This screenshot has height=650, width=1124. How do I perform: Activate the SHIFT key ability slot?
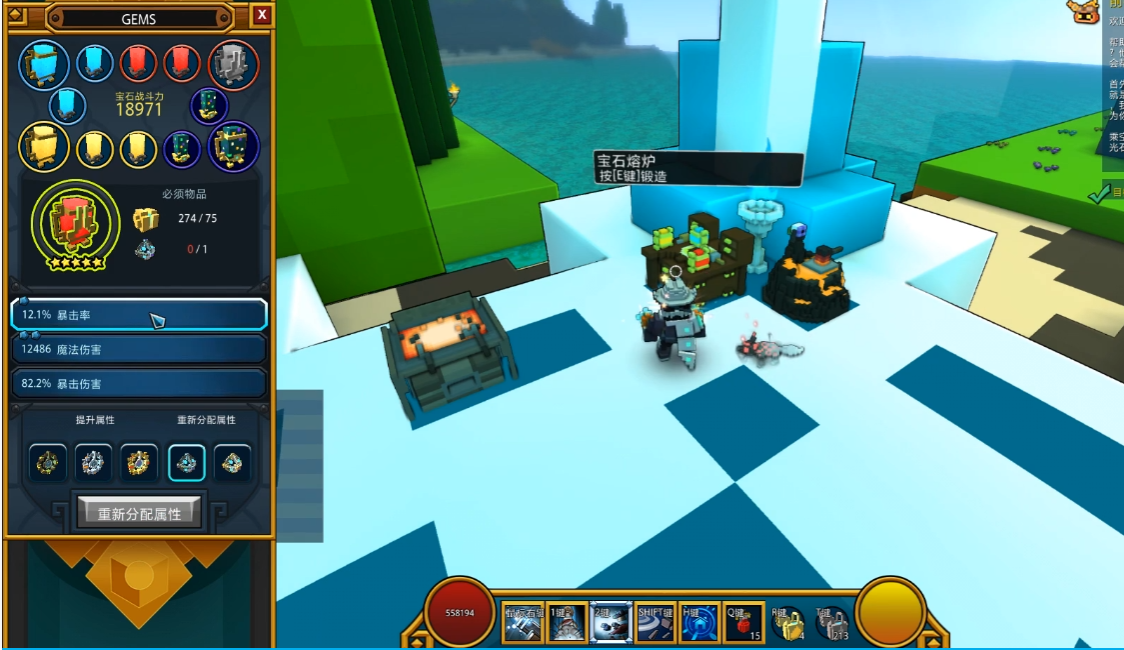(655, 622)
